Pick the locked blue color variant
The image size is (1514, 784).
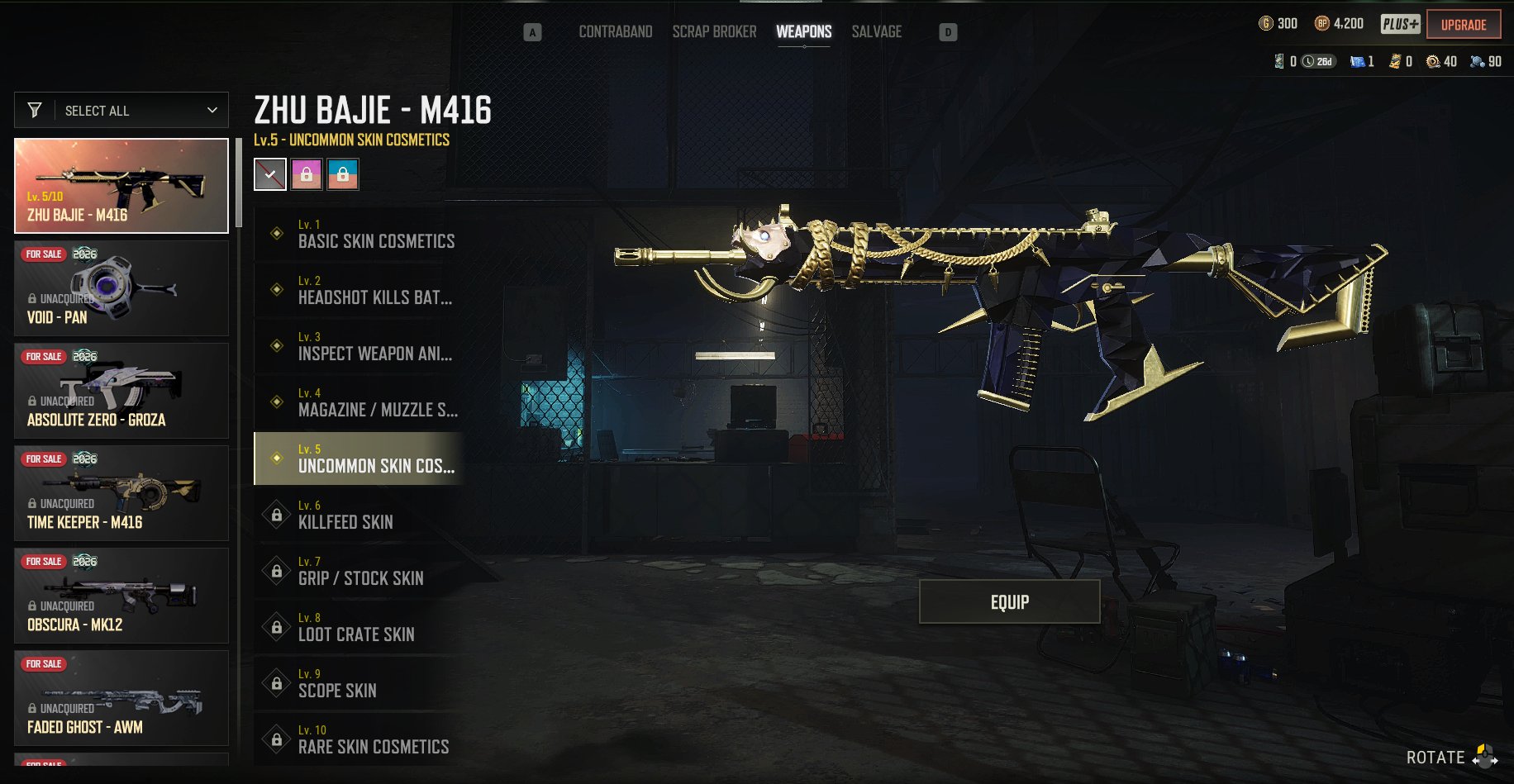[x=343, y=174]
